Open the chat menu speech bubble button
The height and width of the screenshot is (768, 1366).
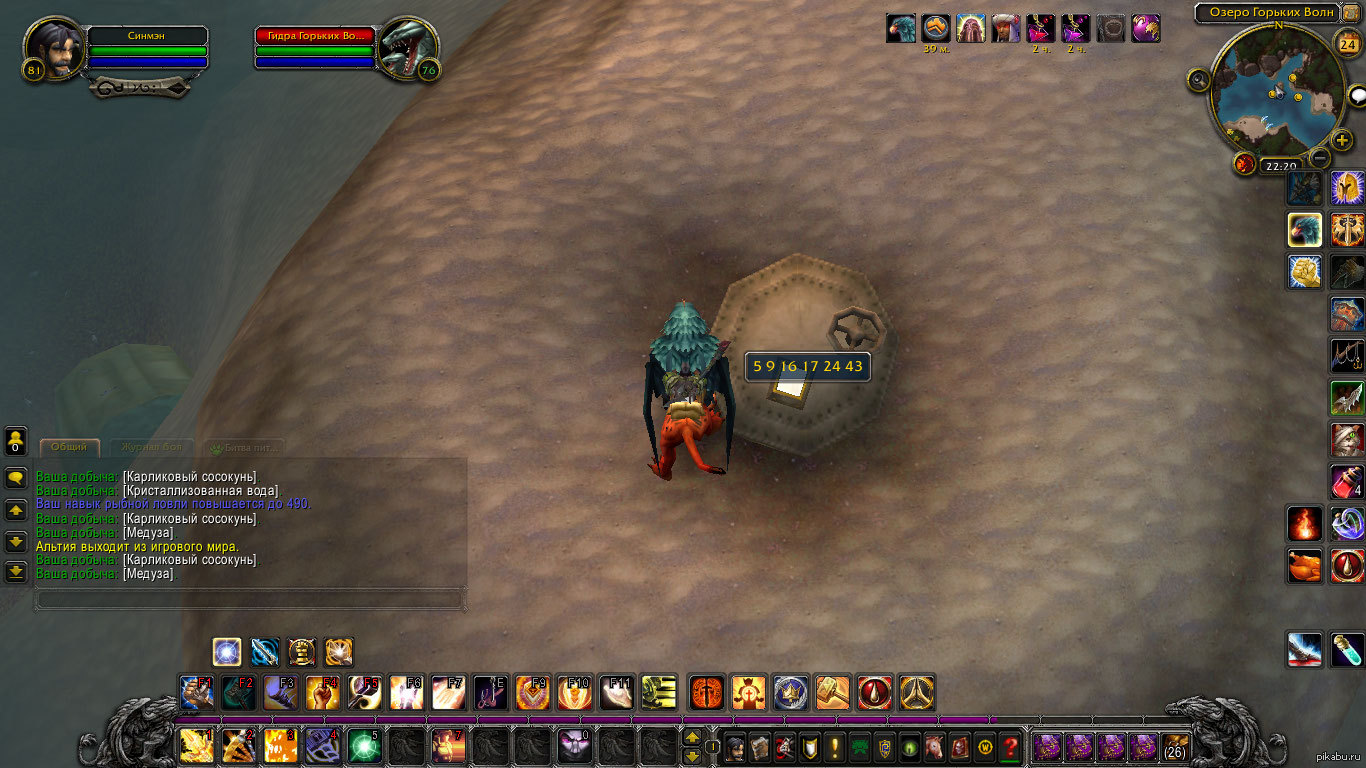click(16, 478)
